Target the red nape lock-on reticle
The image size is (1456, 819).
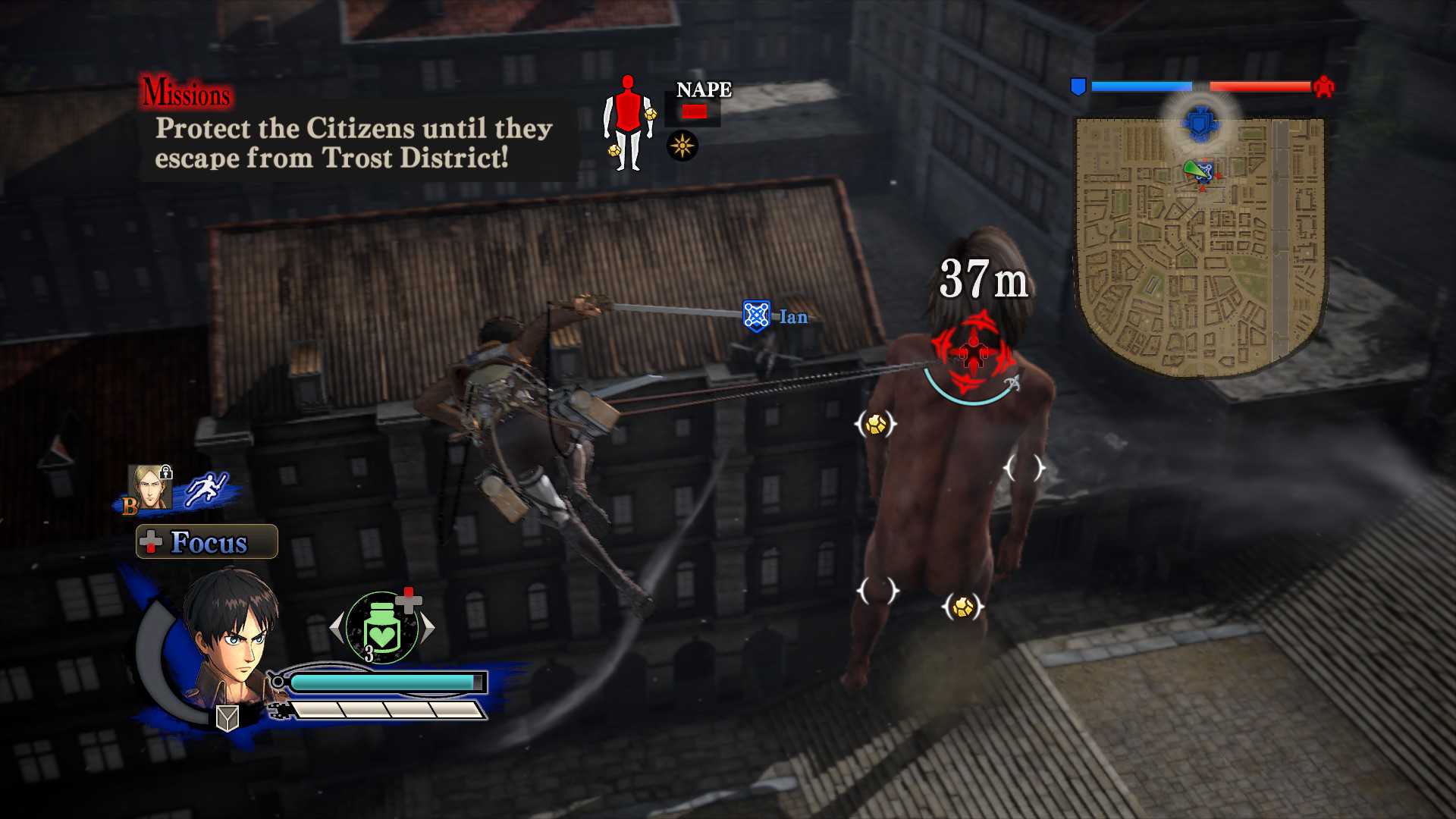point(972,352)
